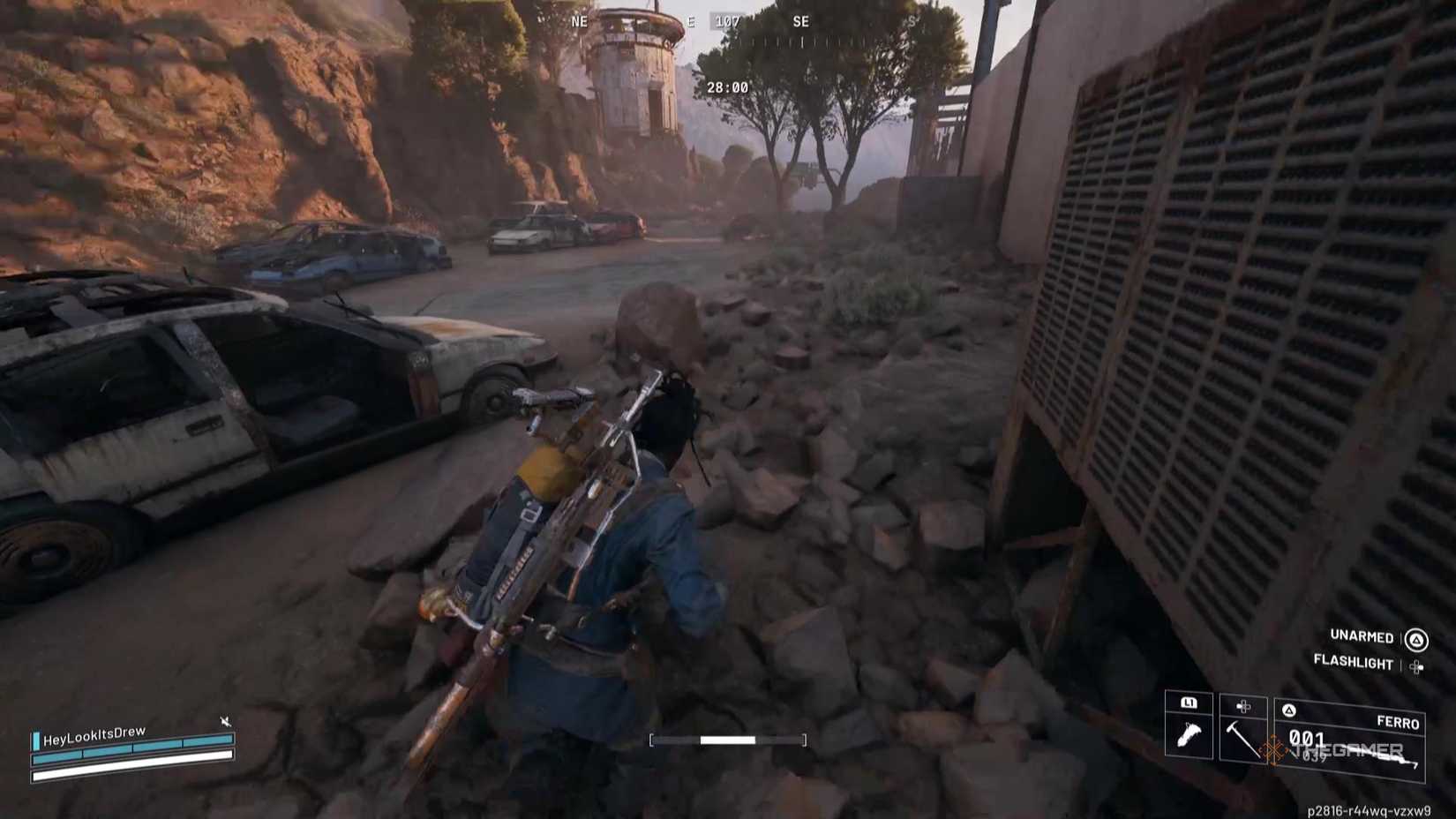Image resolution: width=1456 pixels, height=819 pixels.
Task: Click the player name HeyLookItsDrew
Action: click(94, 734)
